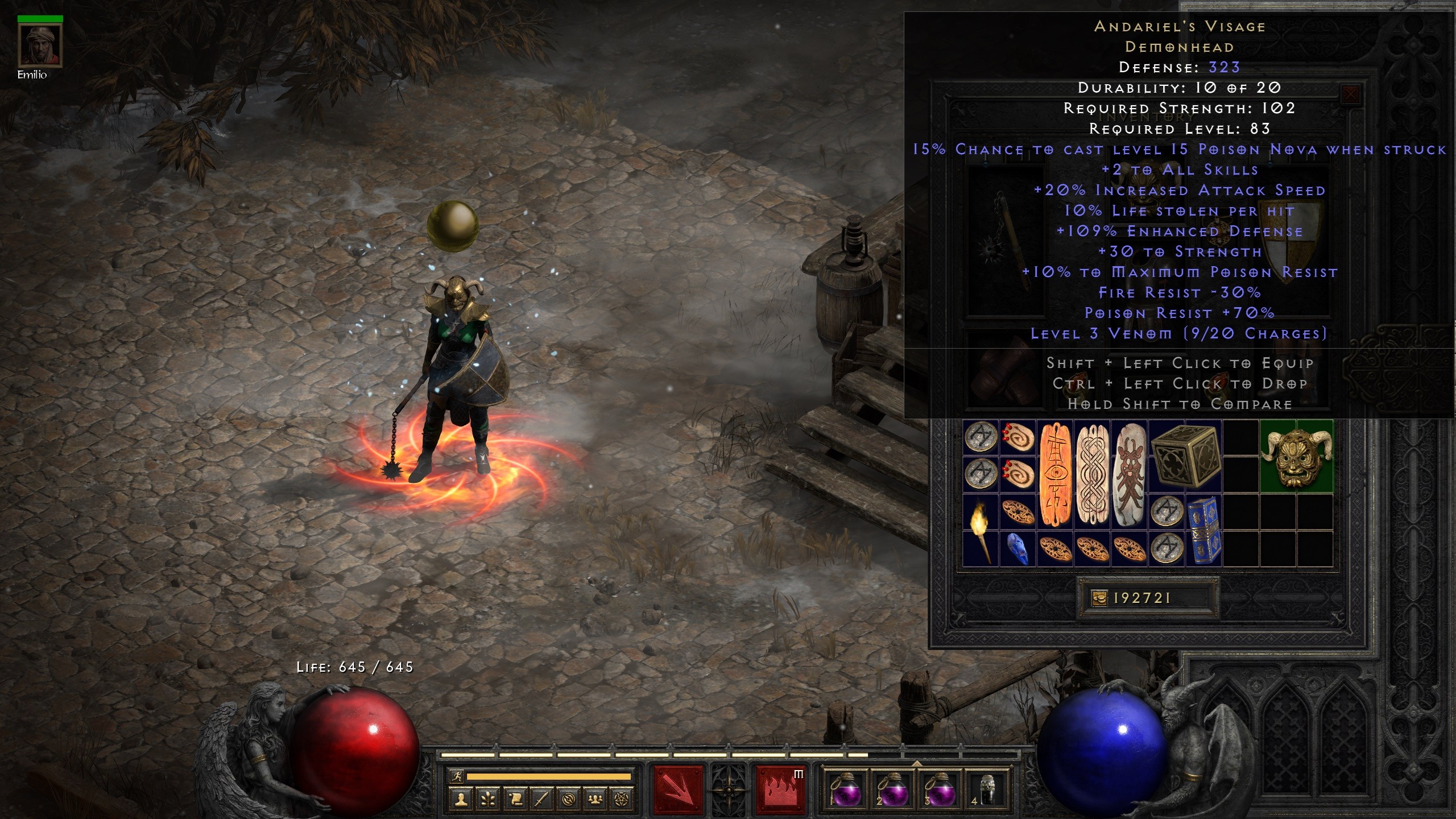This screenshot has width=1456, height=819.
Task: Open the right skill fire slot
Action: tap(780, 791)
